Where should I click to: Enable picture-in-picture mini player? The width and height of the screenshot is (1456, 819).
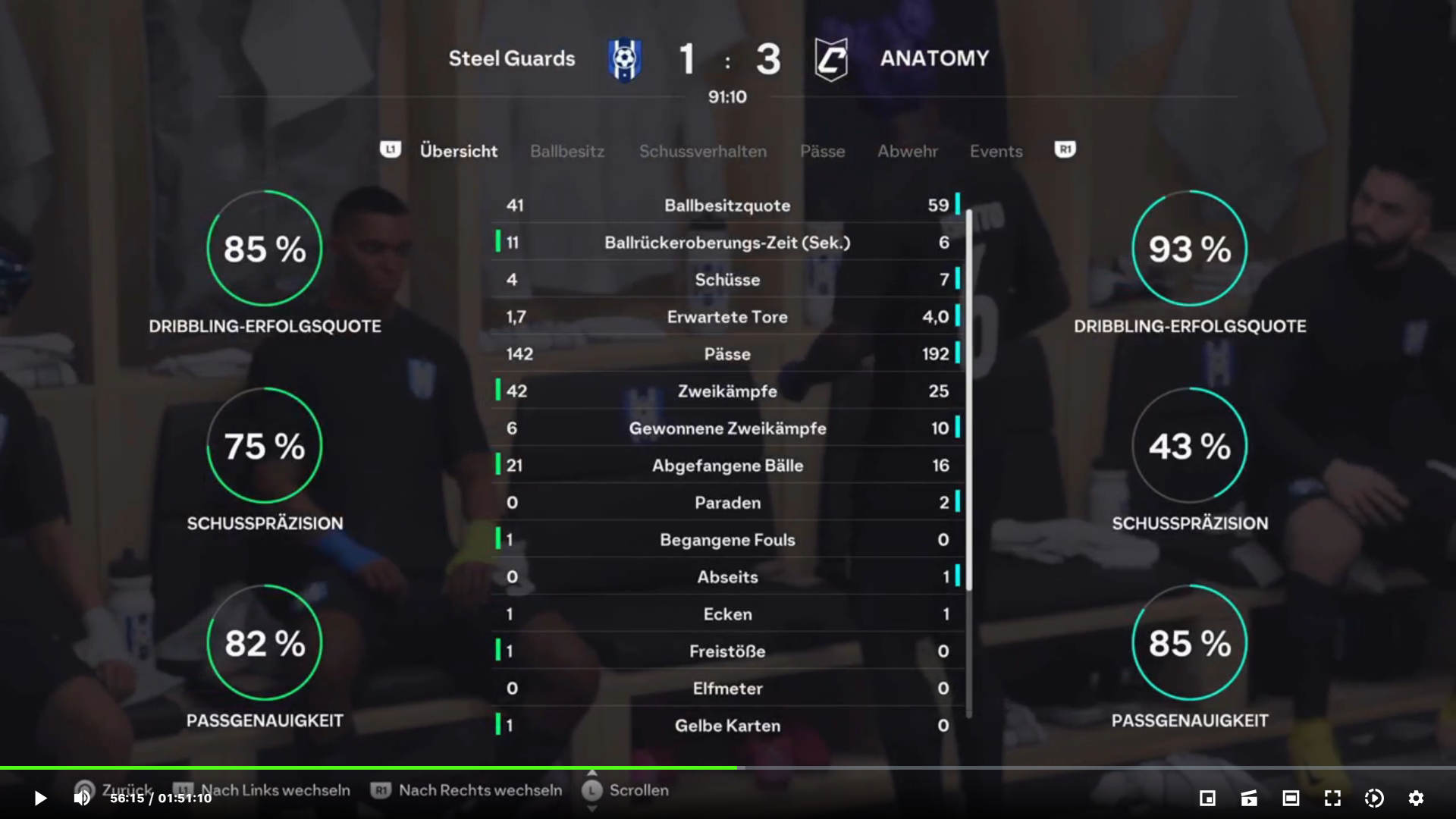coord(1207,798)
